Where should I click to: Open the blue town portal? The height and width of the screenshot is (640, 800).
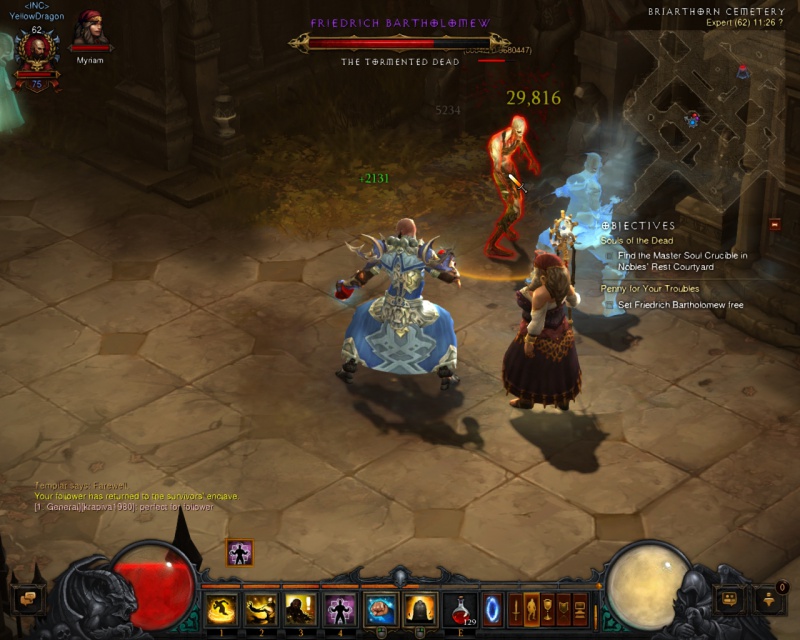point(492,608)
